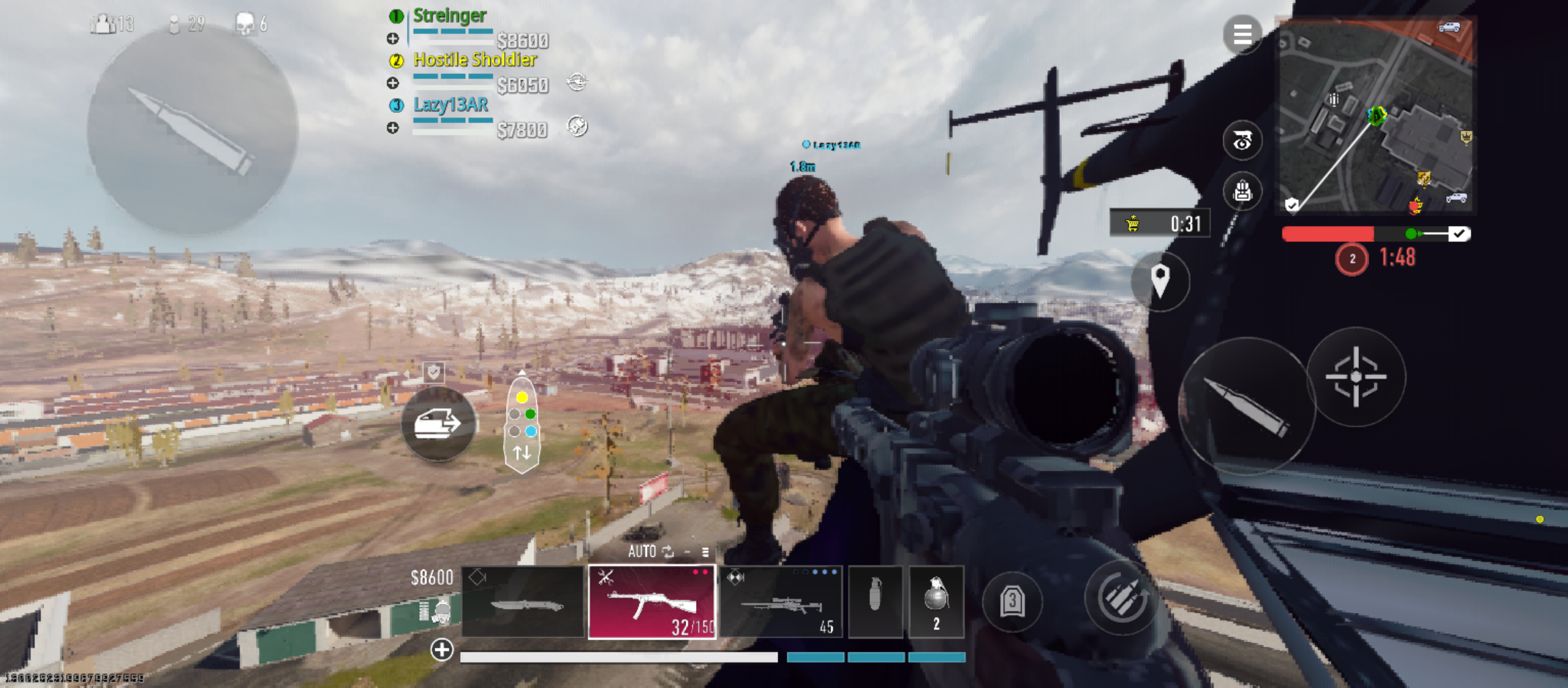Open the fire-mode list icon beside AUTO
1568x688 pixels.
(706, 552)
